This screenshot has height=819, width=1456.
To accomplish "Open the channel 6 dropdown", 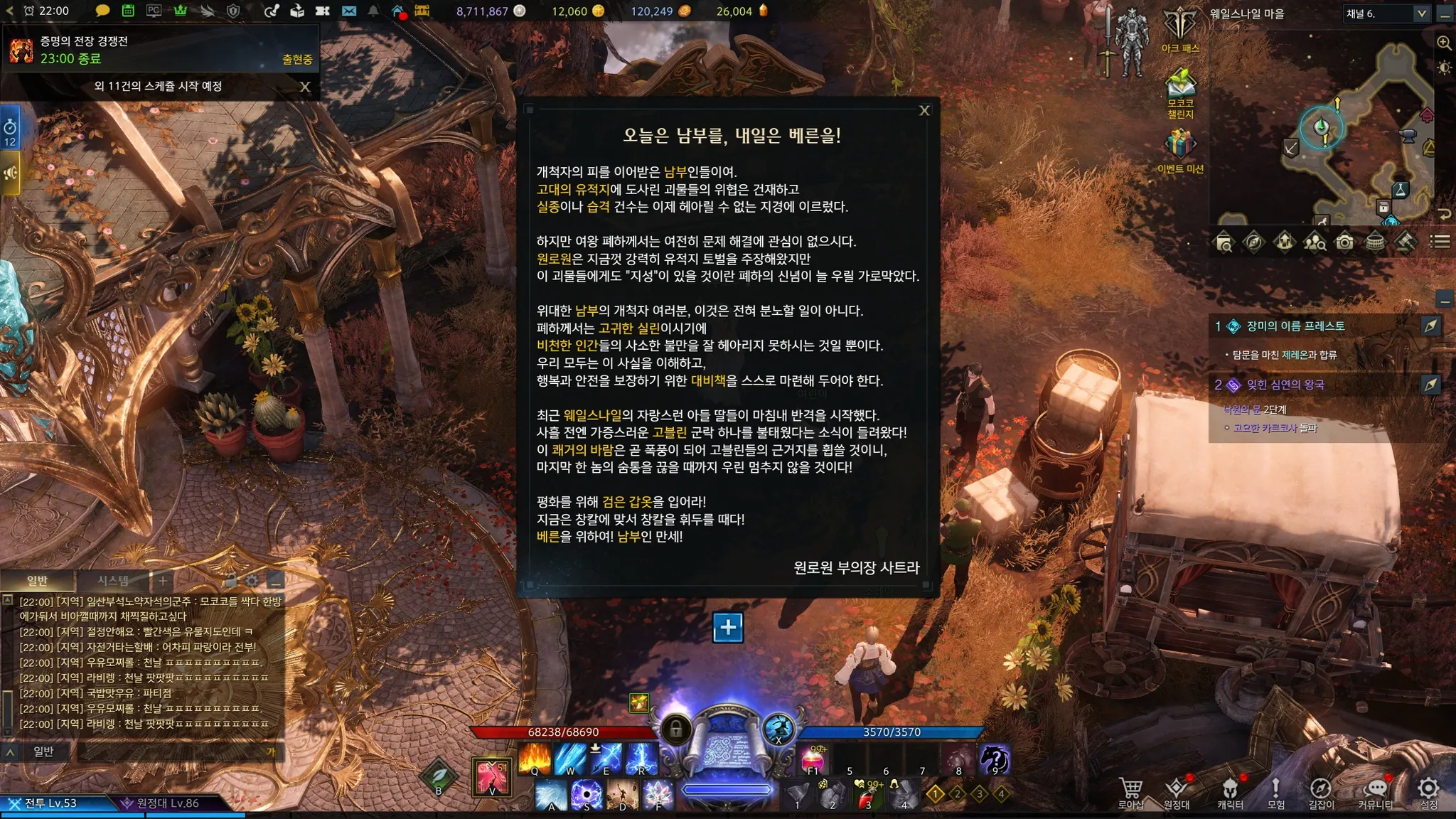I will [x=1421, y=14].
